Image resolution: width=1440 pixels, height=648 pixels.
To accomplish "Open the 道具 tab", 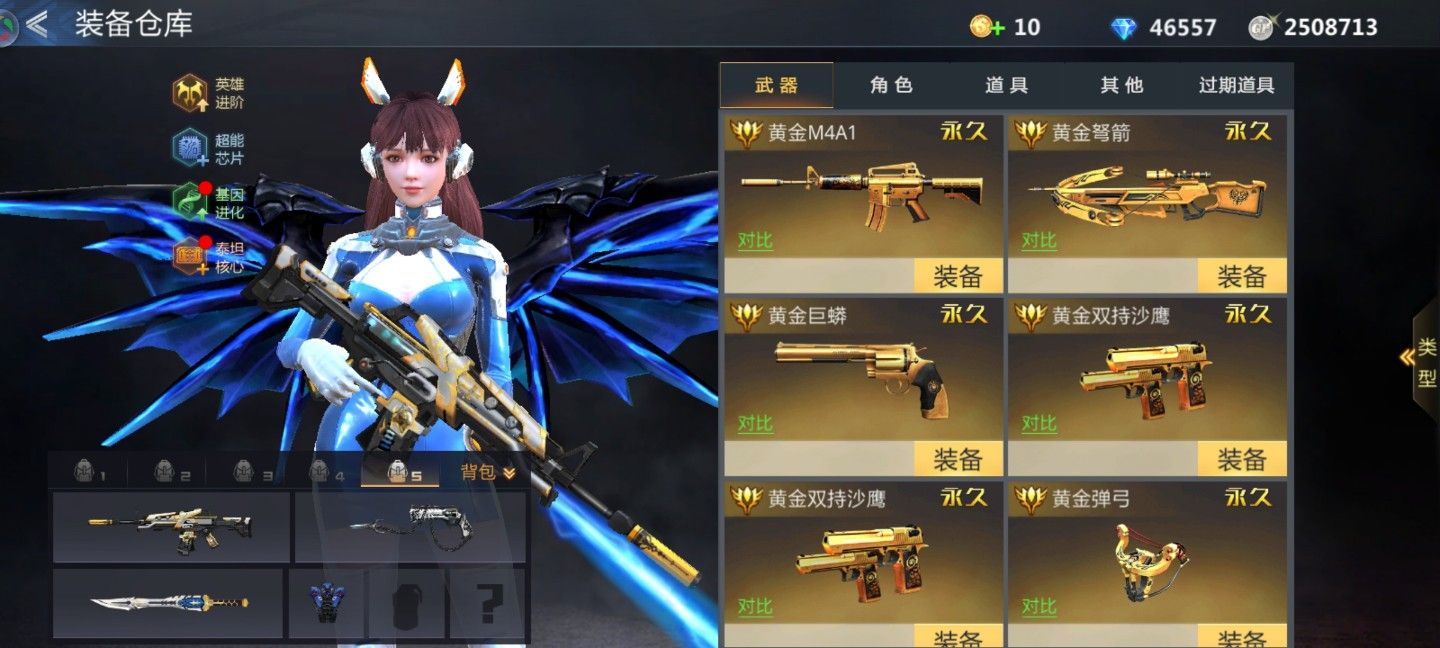I will point(1006,86).
